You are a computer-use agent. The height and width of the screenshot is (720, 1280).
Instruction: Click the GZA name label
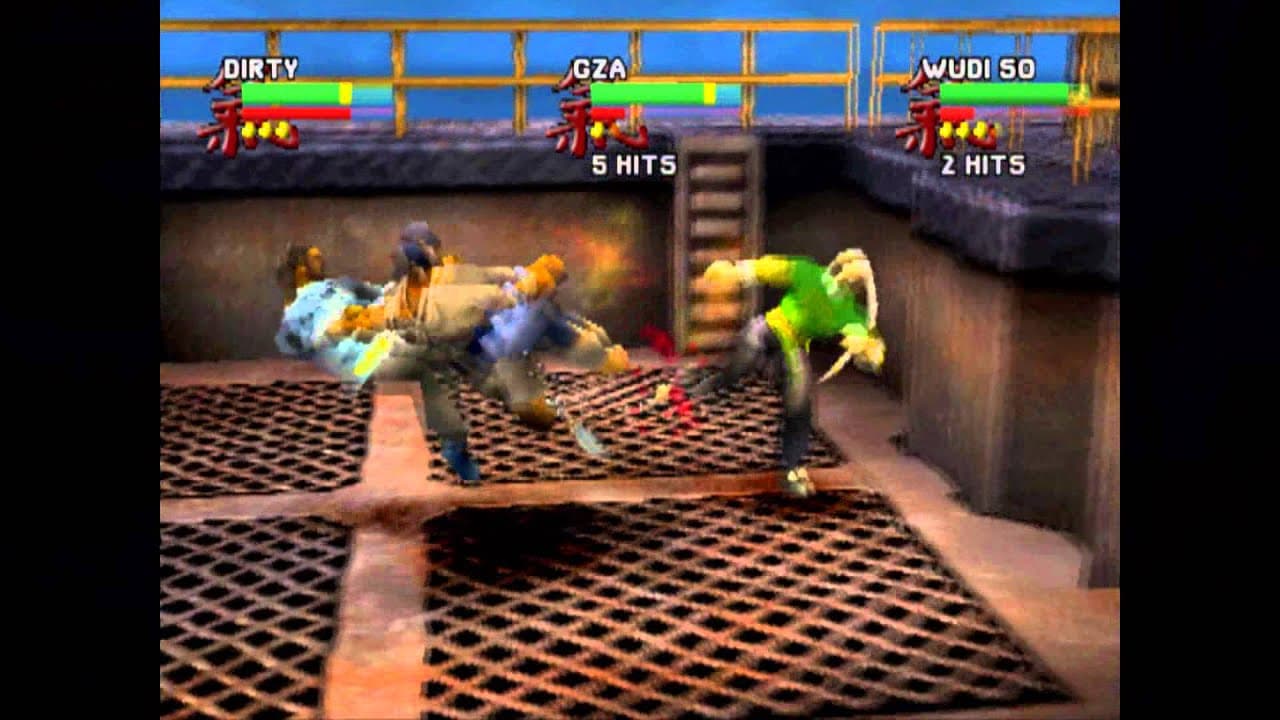pyautogui.click(x=601, y=67)
